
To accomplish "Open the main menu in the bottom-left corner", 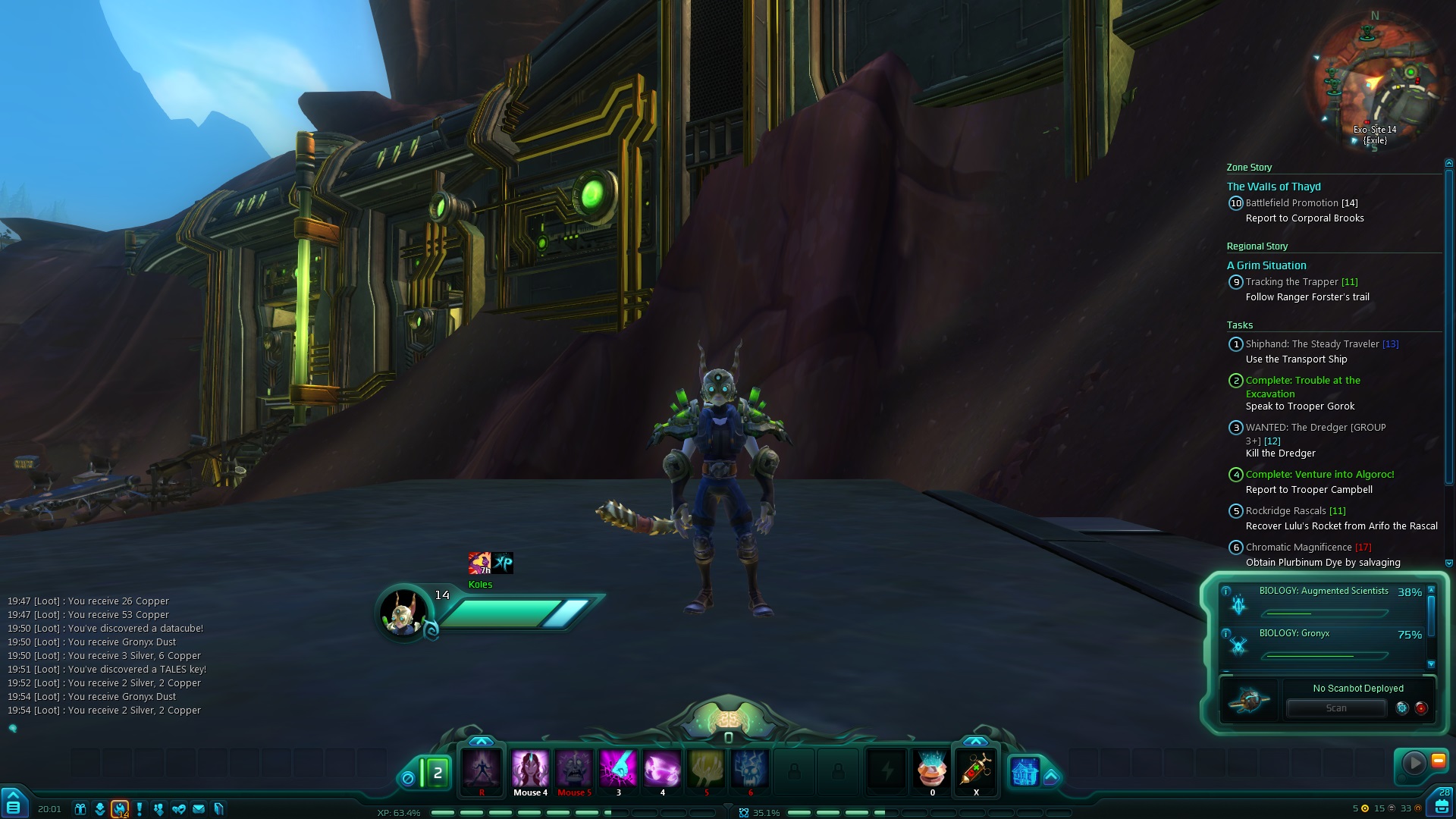I will tap(14, 804).
